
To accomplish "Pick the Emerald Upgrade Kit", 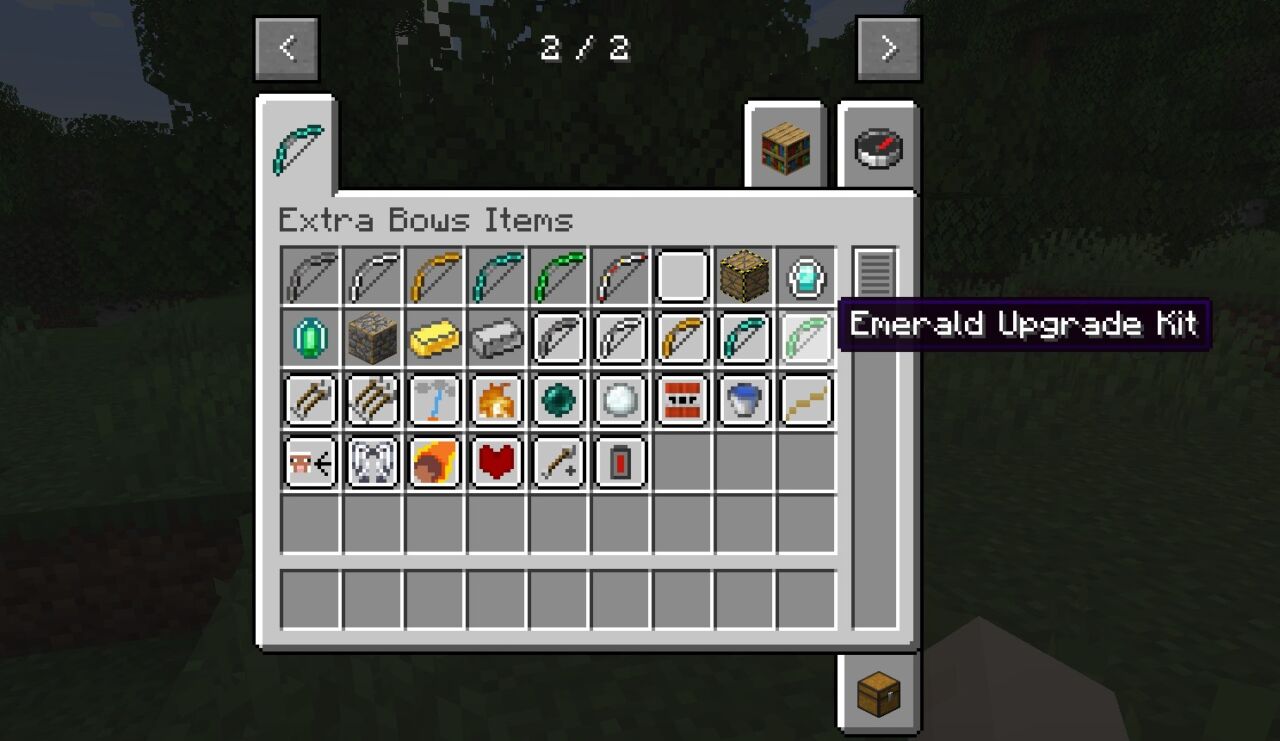I will (806, 339).
